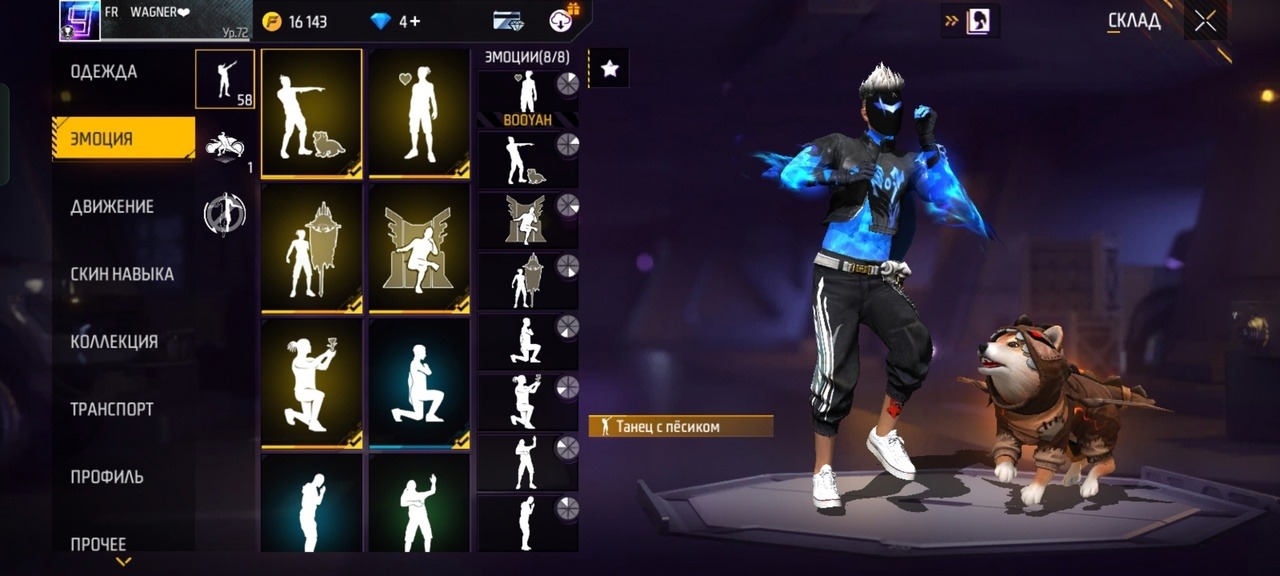Open the cloud download icon with gift
Screen dimensions: 1280x576
pos(563,20)
